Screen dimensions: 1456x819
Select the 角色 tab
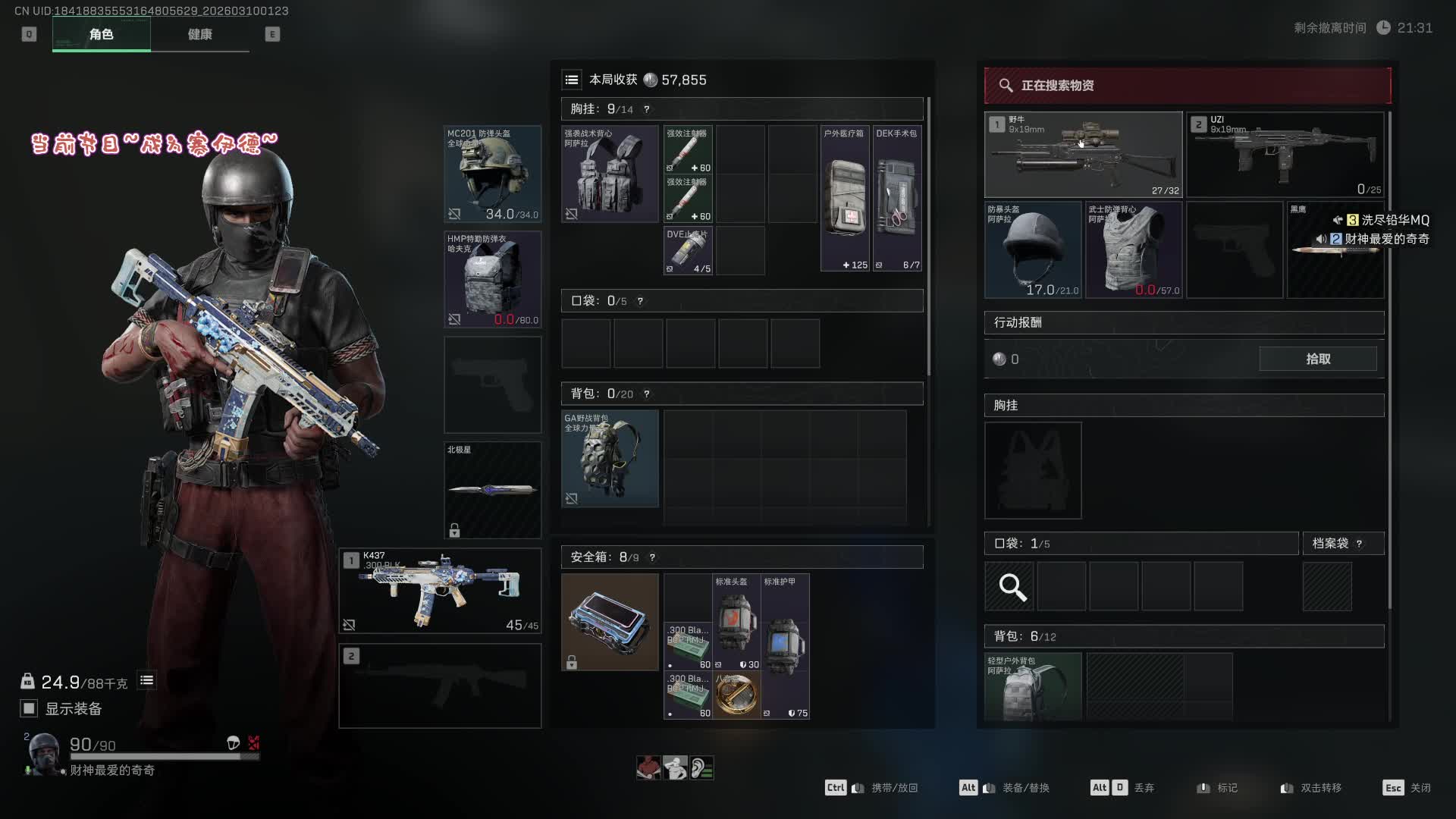[x=101, y=34]
